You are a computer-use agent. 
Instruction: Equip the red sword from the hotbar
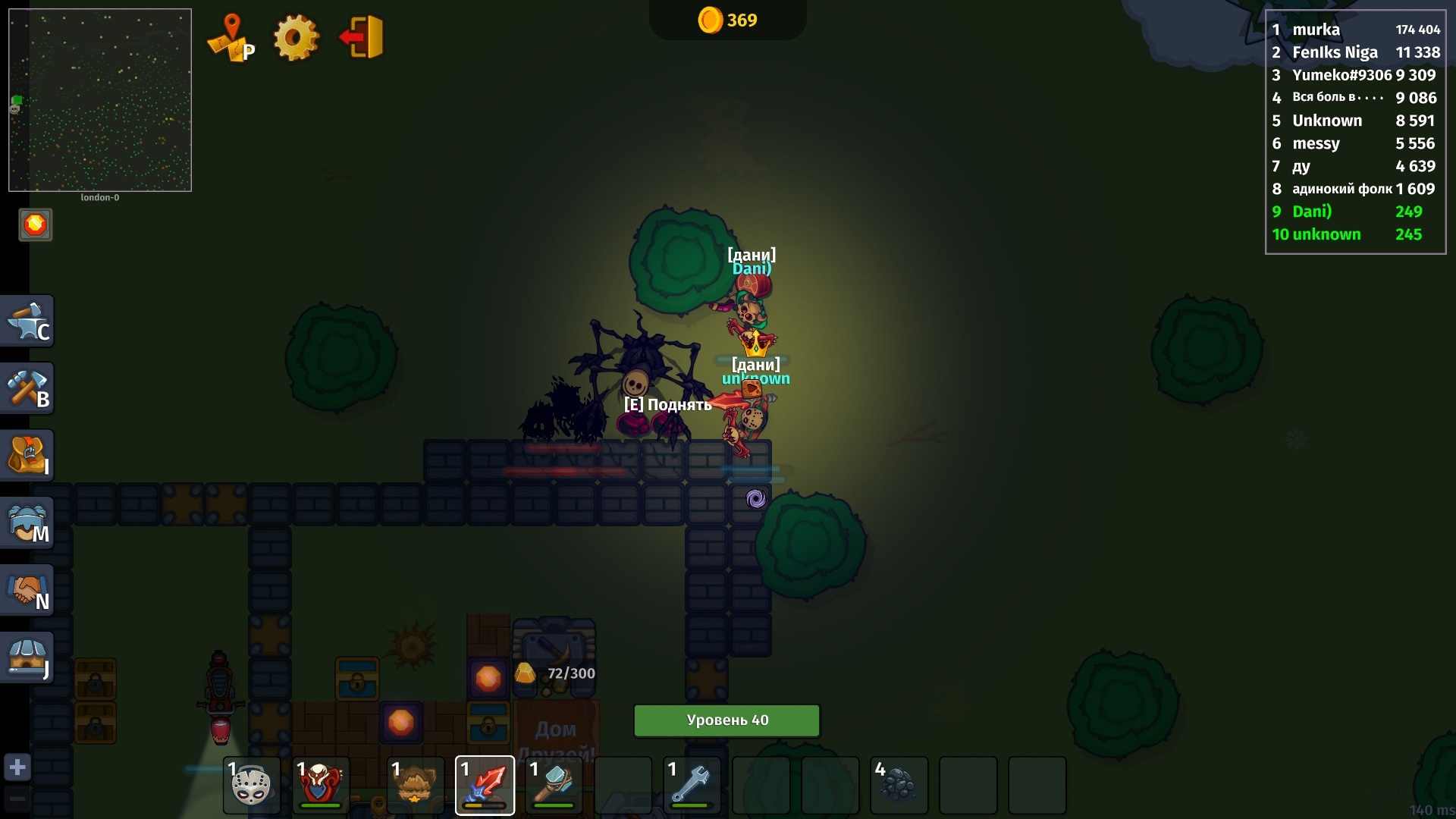click(x=485, y=785)
